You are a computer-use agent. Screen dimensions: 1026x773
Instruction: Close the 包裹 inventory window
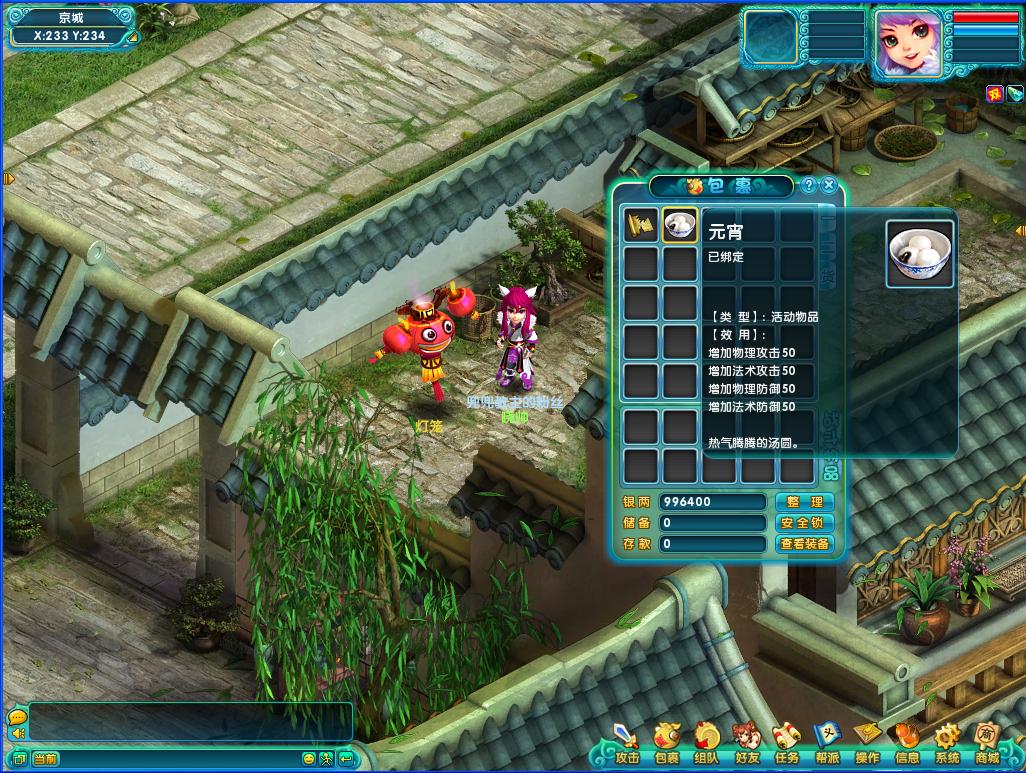point(831,185)
